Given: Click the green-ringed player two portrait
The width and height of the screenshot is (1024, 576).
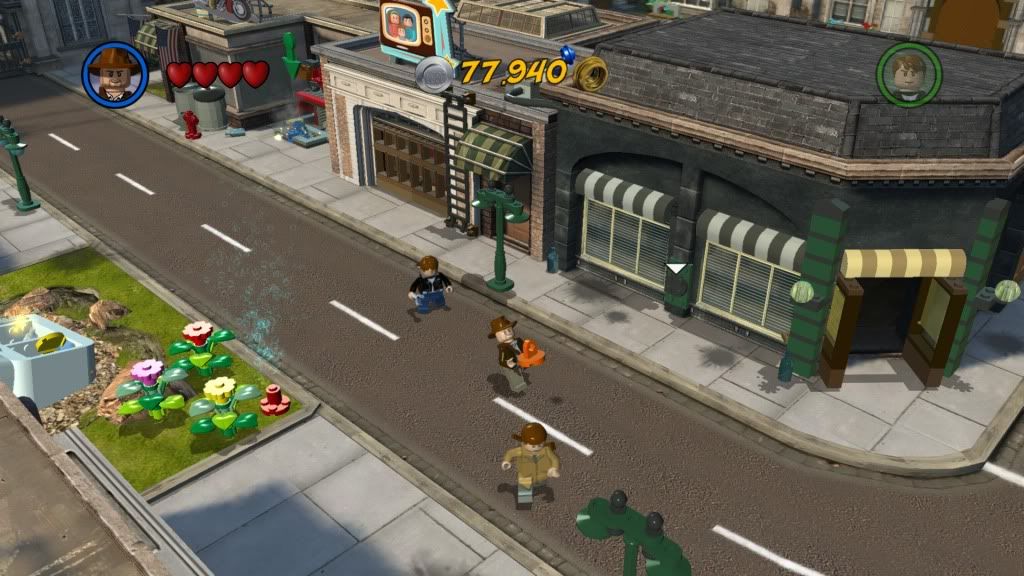Looking at the screenshot, I should click(x=908, y=73).
